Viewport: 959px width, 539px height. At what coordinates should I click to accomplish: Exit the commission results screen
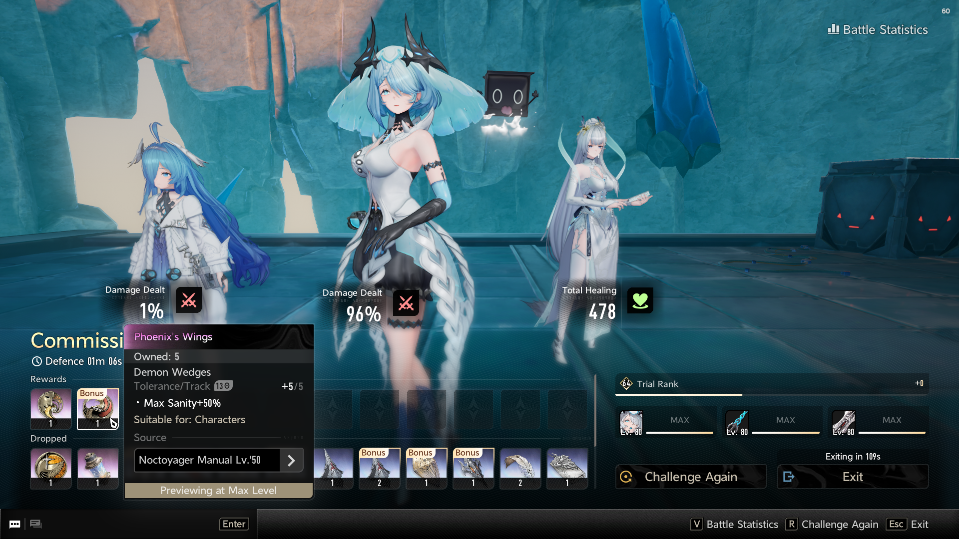click(852, 477)
